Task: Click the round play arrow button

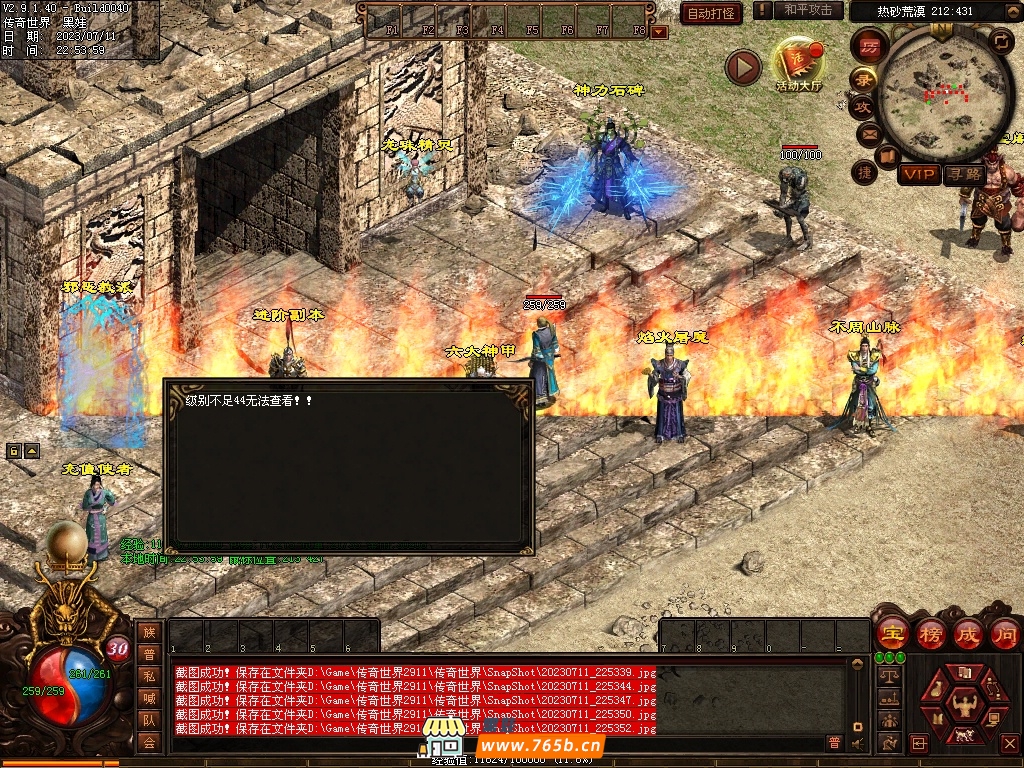Action: (743, 67)
